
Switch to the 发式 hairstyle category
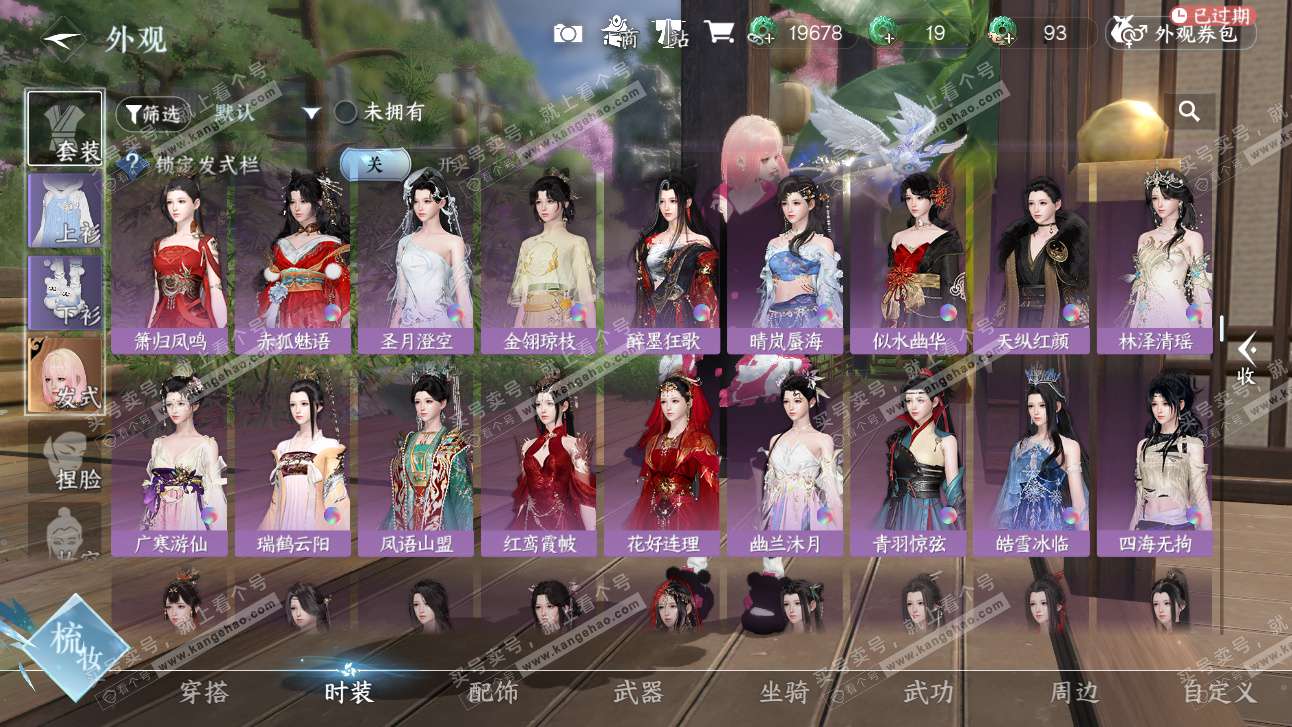pos(65,374)
